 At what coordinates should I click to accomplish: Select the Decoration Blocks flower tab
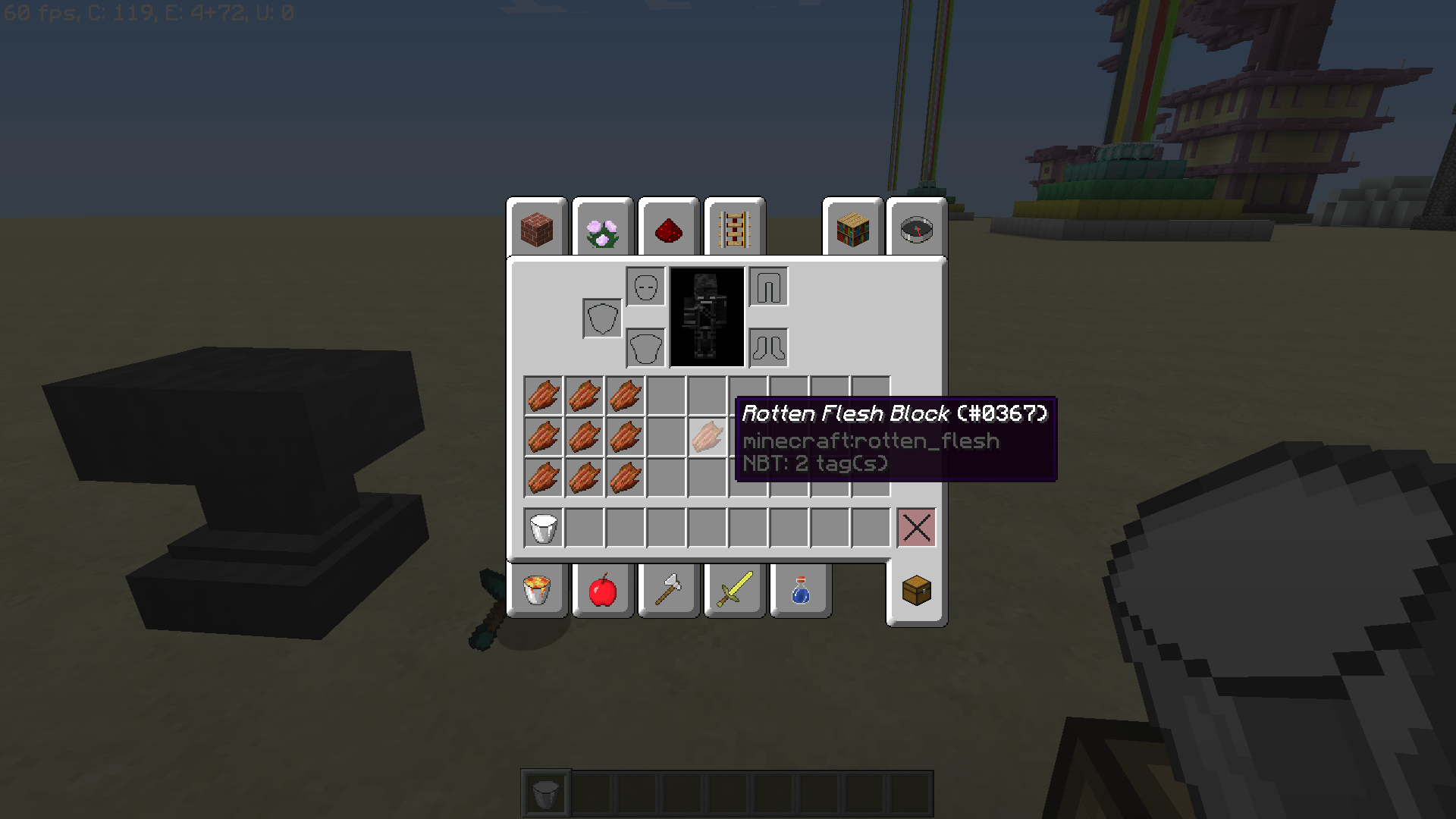tap(602, 230)
